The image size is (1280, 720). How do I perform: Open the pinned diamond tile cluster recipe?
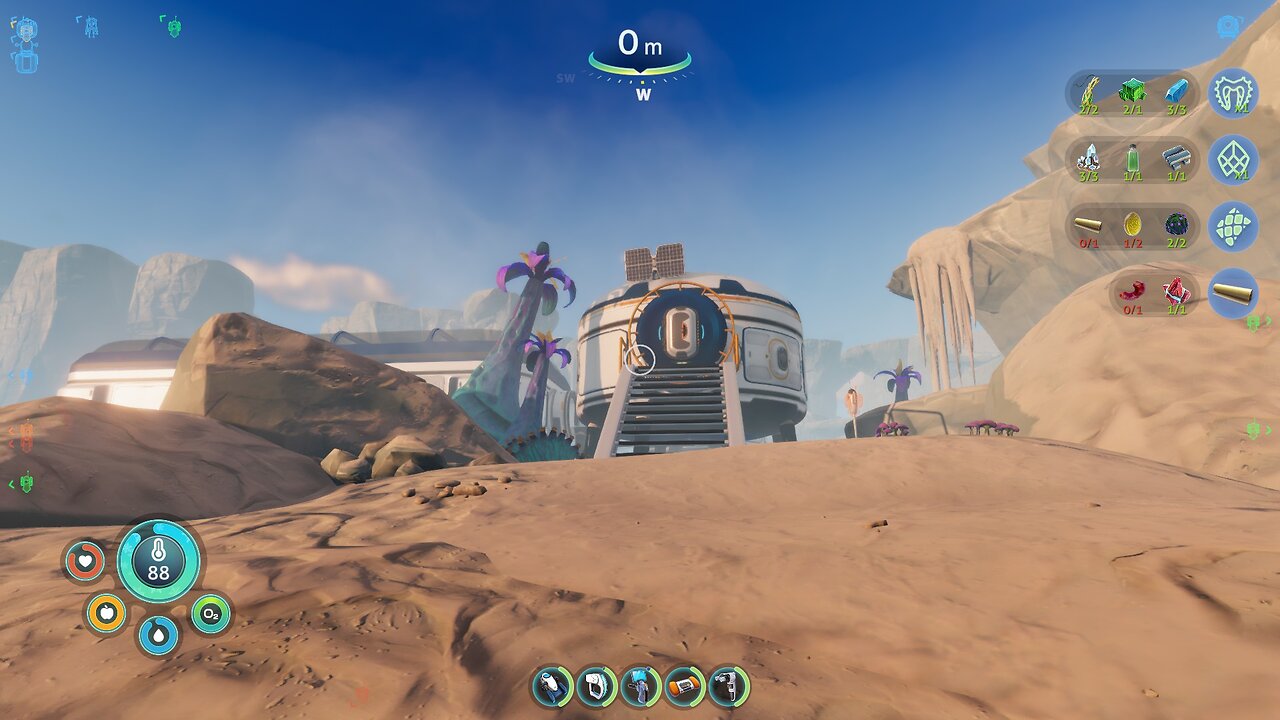point(1233,227)
